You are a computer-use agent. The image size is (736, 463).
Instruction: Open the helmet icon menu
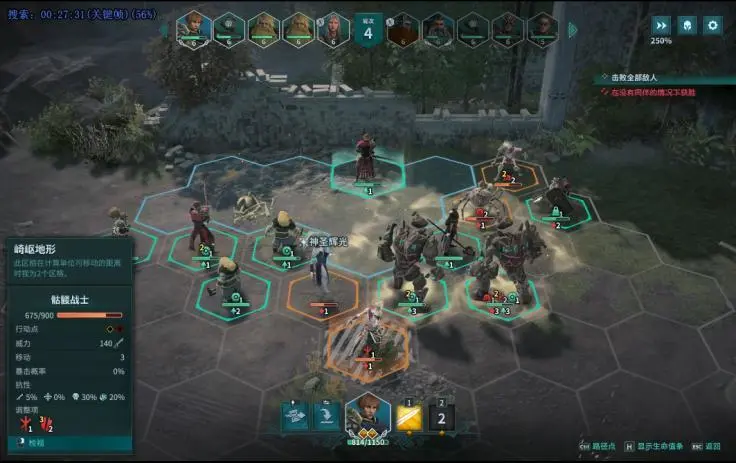(687, 25)
